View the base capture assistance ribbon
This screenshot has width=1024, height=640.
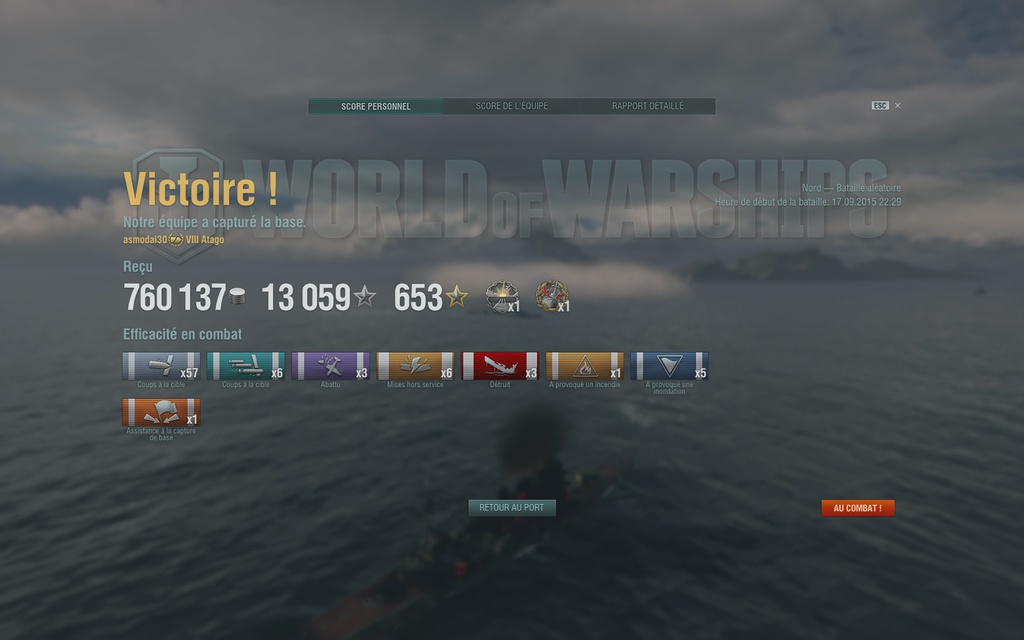click(161, 413)
